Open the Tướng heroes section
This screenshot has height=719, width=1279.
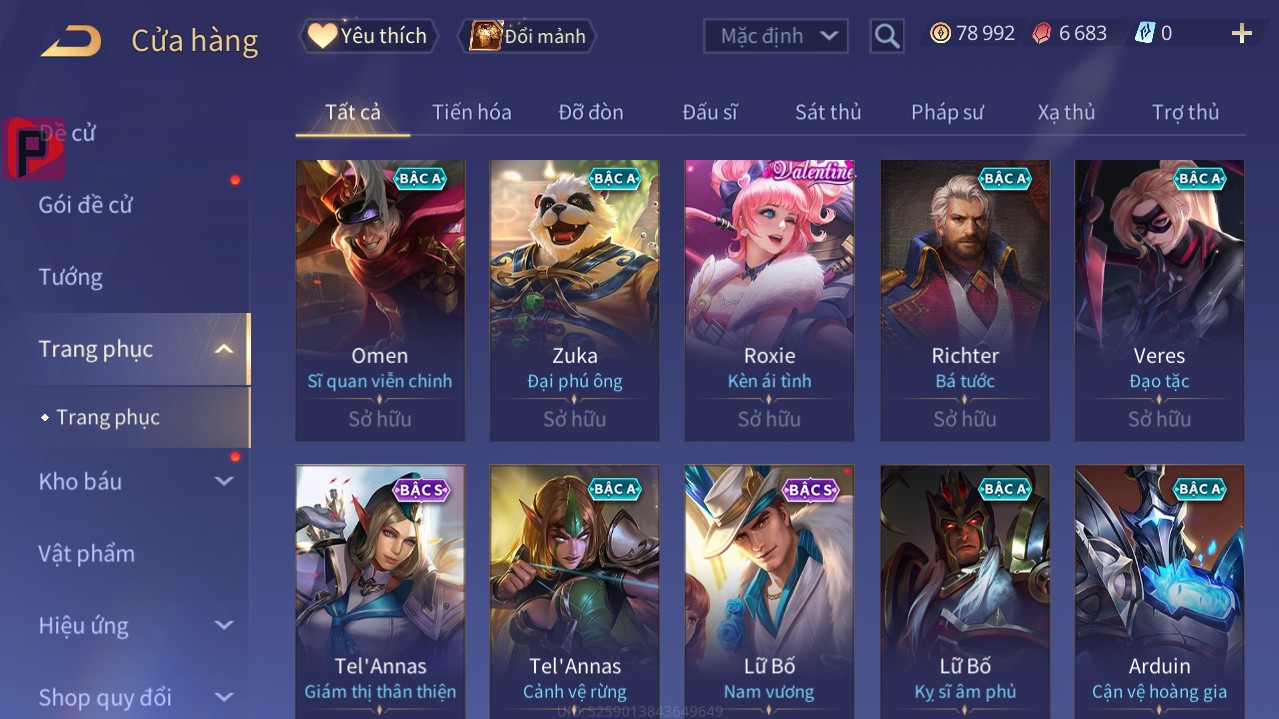(71, 277)
